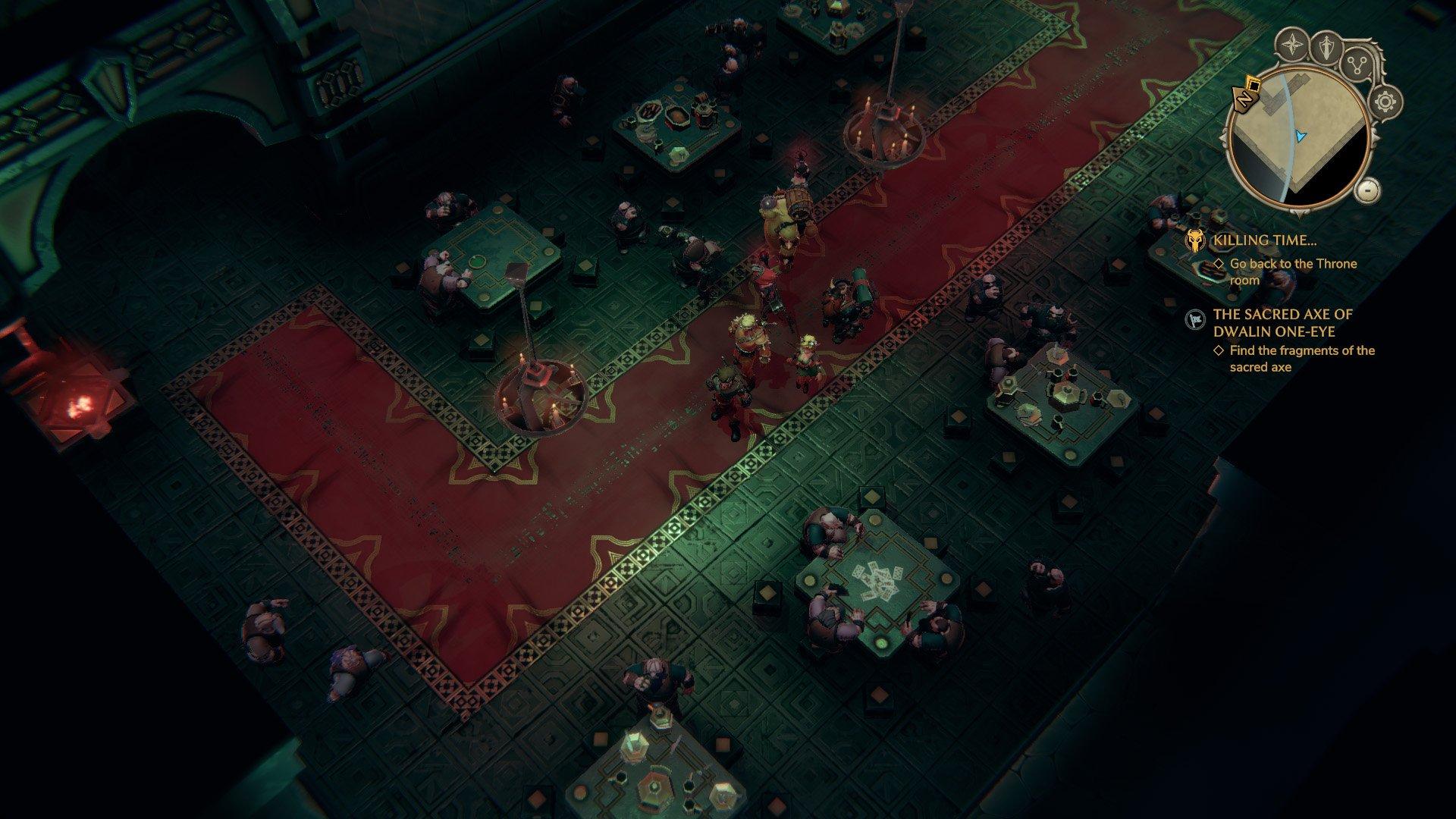Click the four-pointed star icon above the minimap
1456x819 pixels.
pyautogui.click(x=1292, y=44)
